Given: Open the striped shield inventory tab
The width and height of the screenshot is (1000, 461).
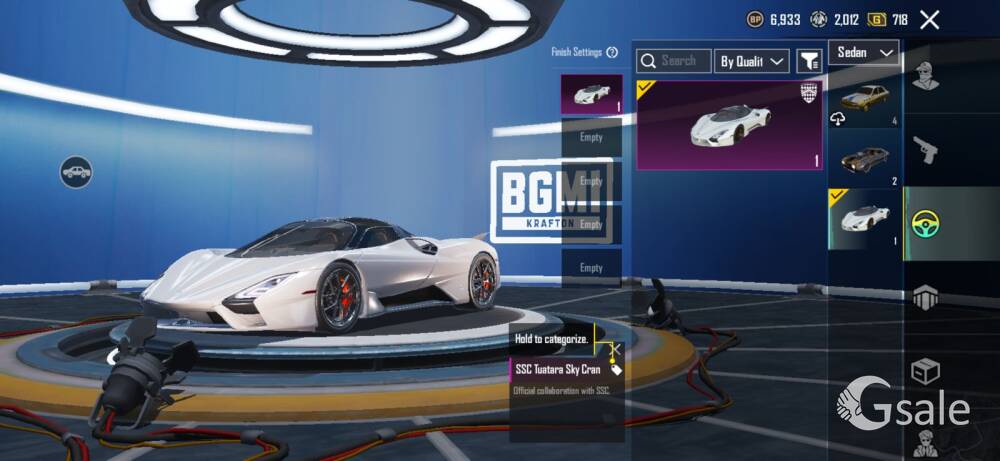Looking at the screenshot, I should tap(926, 297).
